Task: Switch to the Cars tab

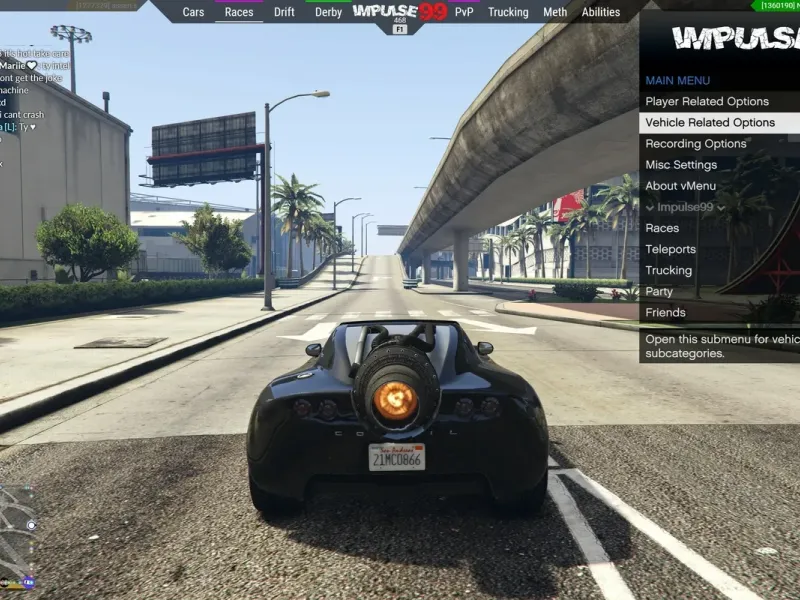Action: [x=194, y=12]
